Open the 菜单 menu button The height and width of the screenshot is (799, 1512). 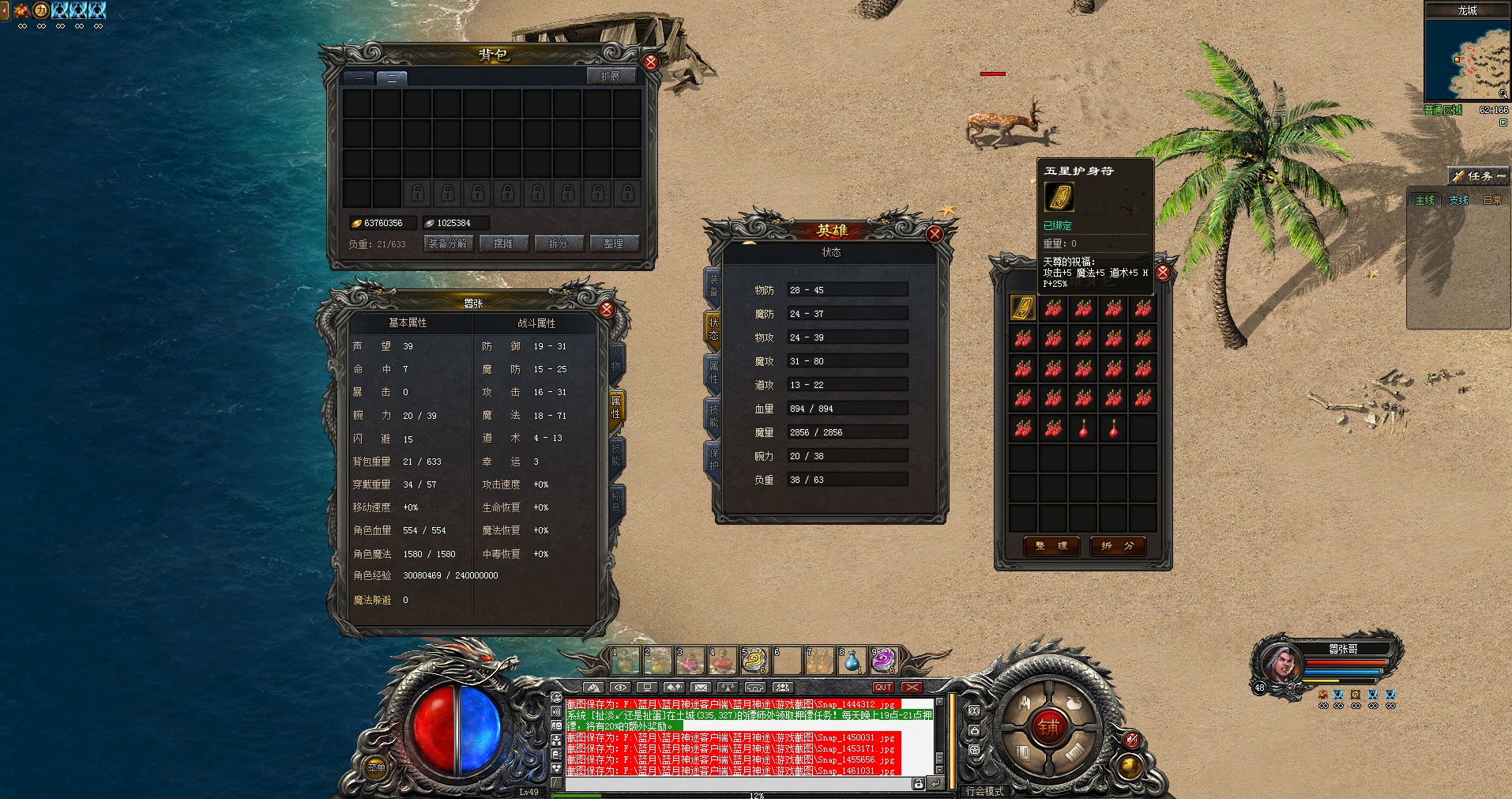pyautogui.click(x=377, y=767)
